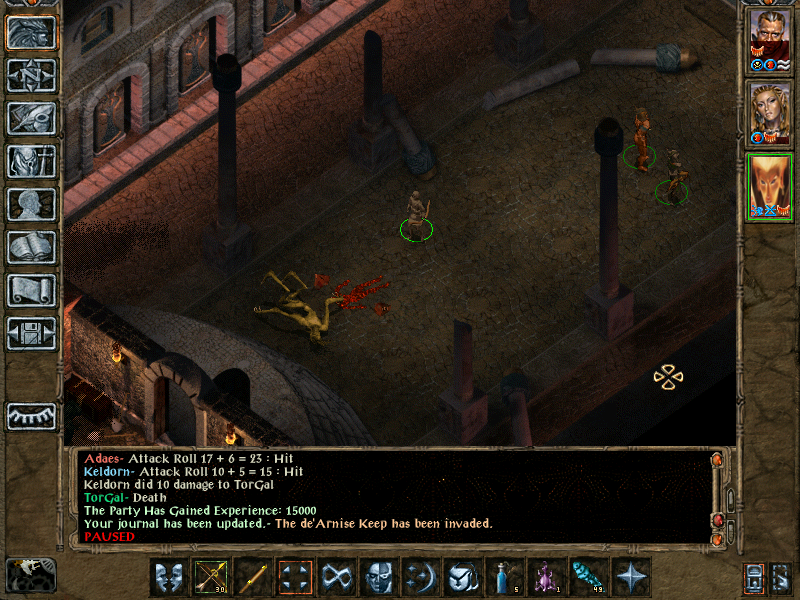Image resolution: width=800 pixels, height=600 pixels.
Task: Choose the bow and arrows weapon slot
Action: click(x=211, y=577)
